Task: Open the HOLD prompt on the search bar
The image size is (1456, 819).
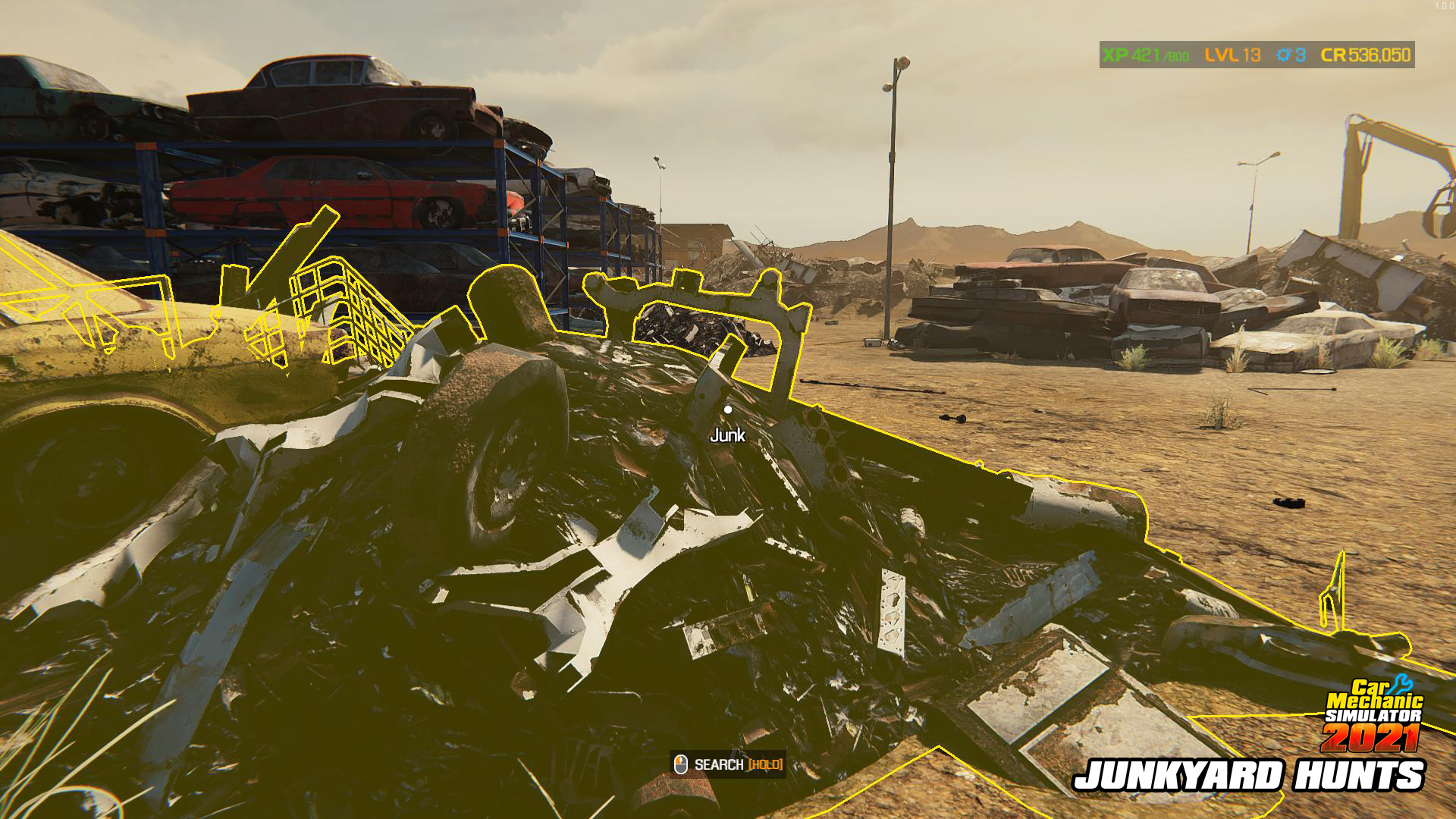Action: coord(766,765)
